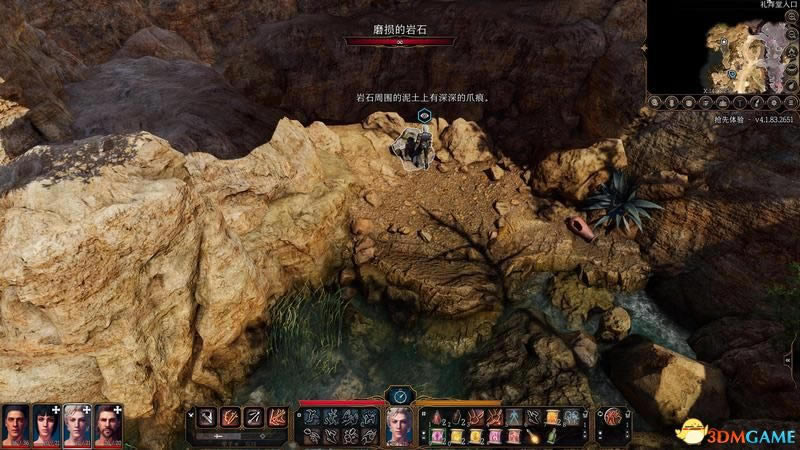Select the blonde party member portrait

(78, 424)
